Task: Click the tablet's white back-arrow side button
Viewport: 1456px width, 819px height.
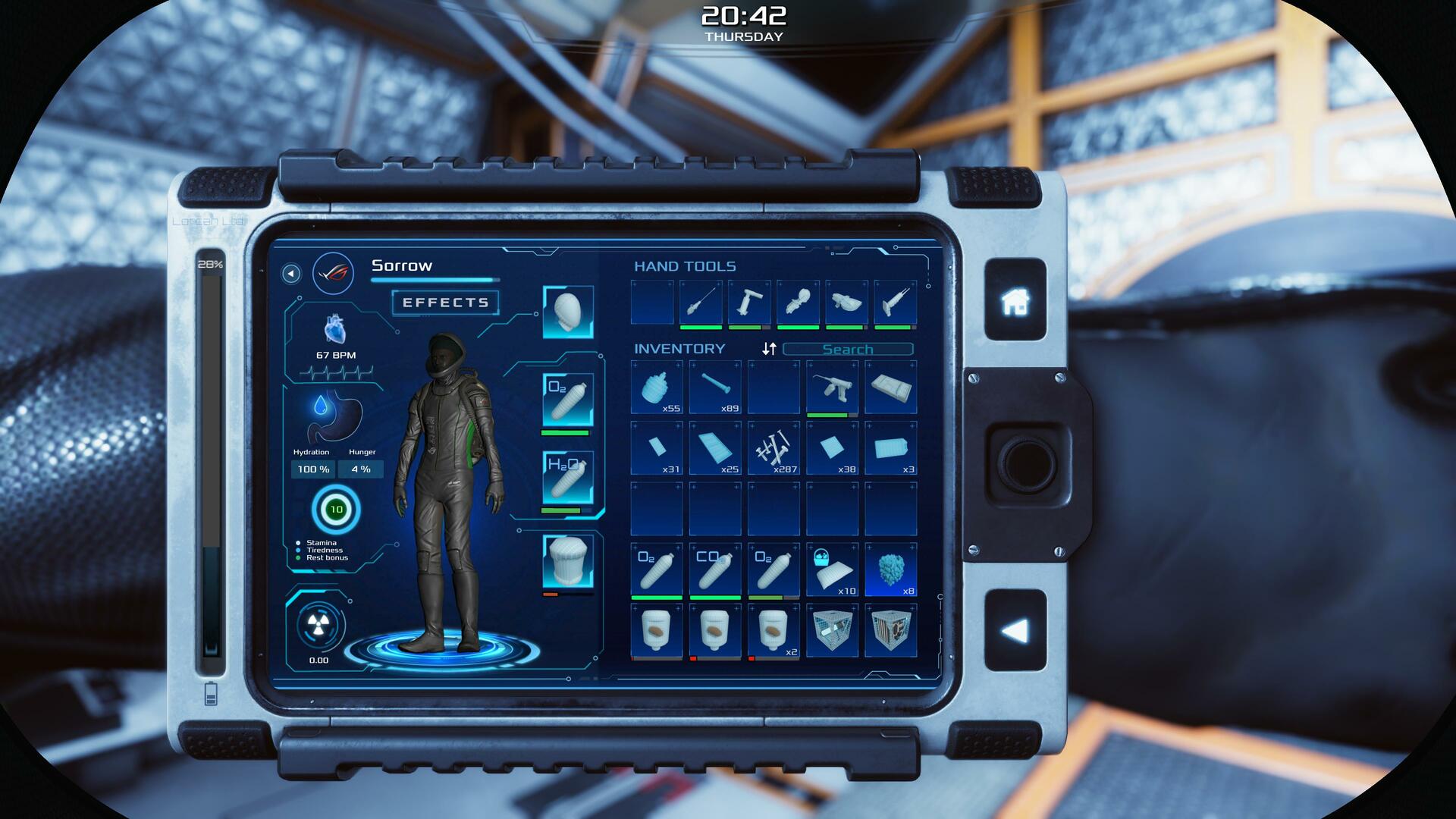Action: pyautogui.click(x=1015, y=630)
